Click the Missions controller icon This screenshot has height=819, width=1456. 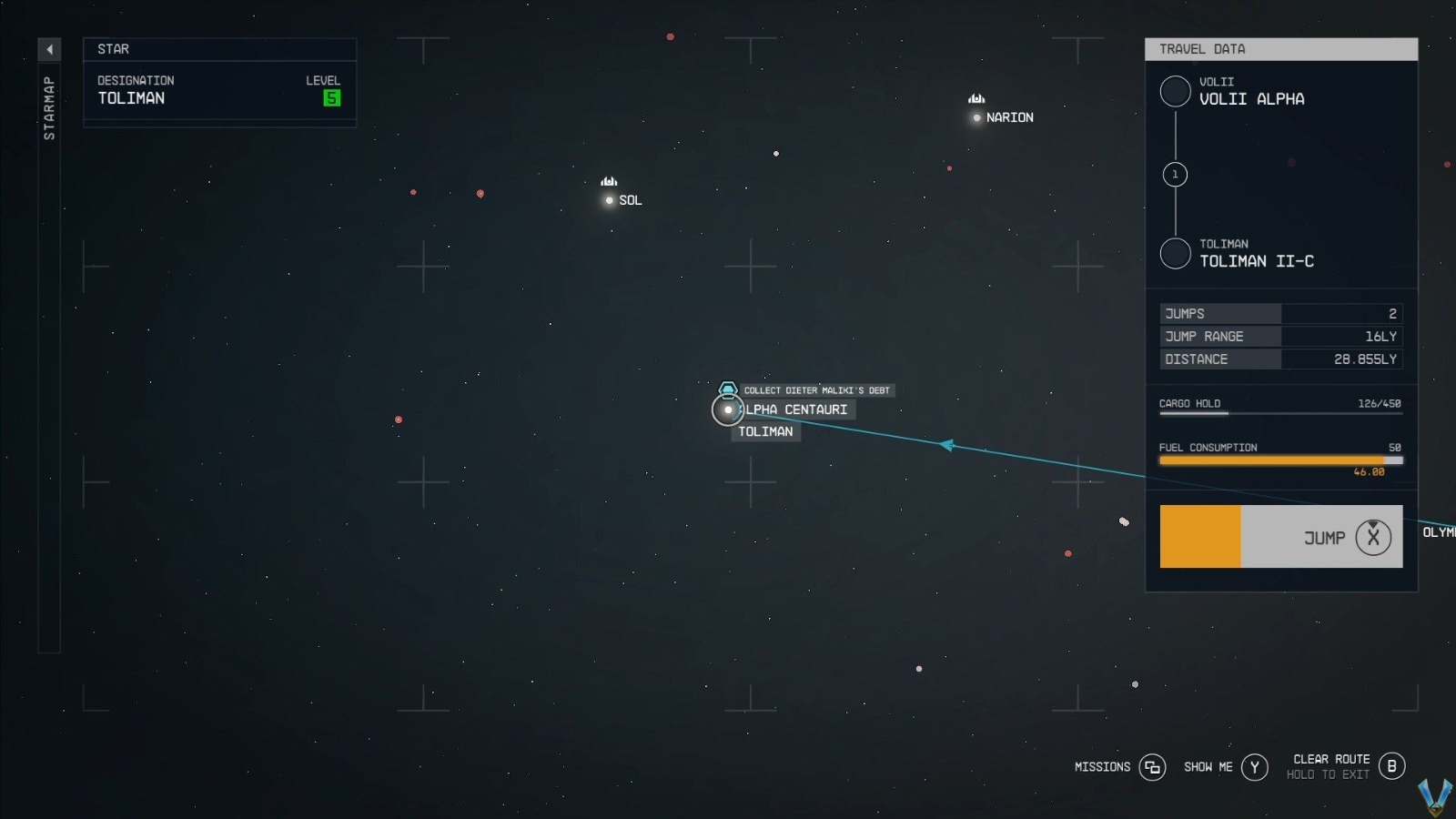click(1153, 767)
